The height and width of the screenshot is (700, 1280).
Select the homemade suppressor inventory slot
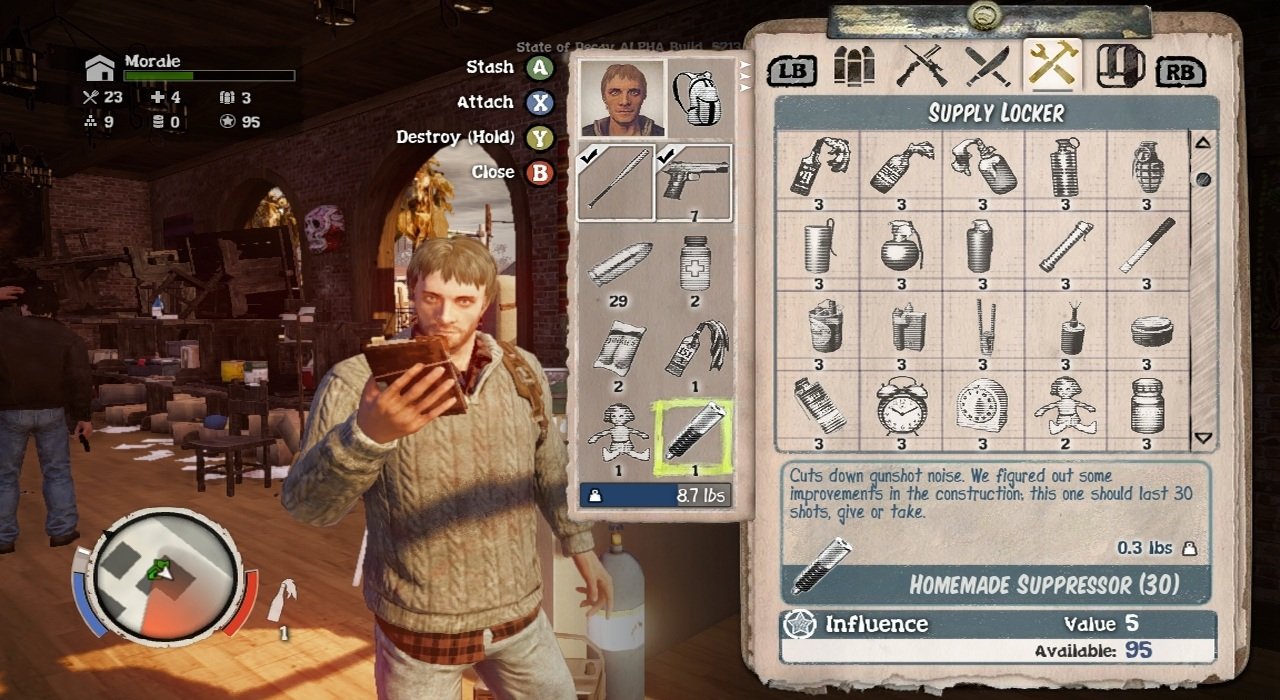pyautogui.click(x=694, y=436)
